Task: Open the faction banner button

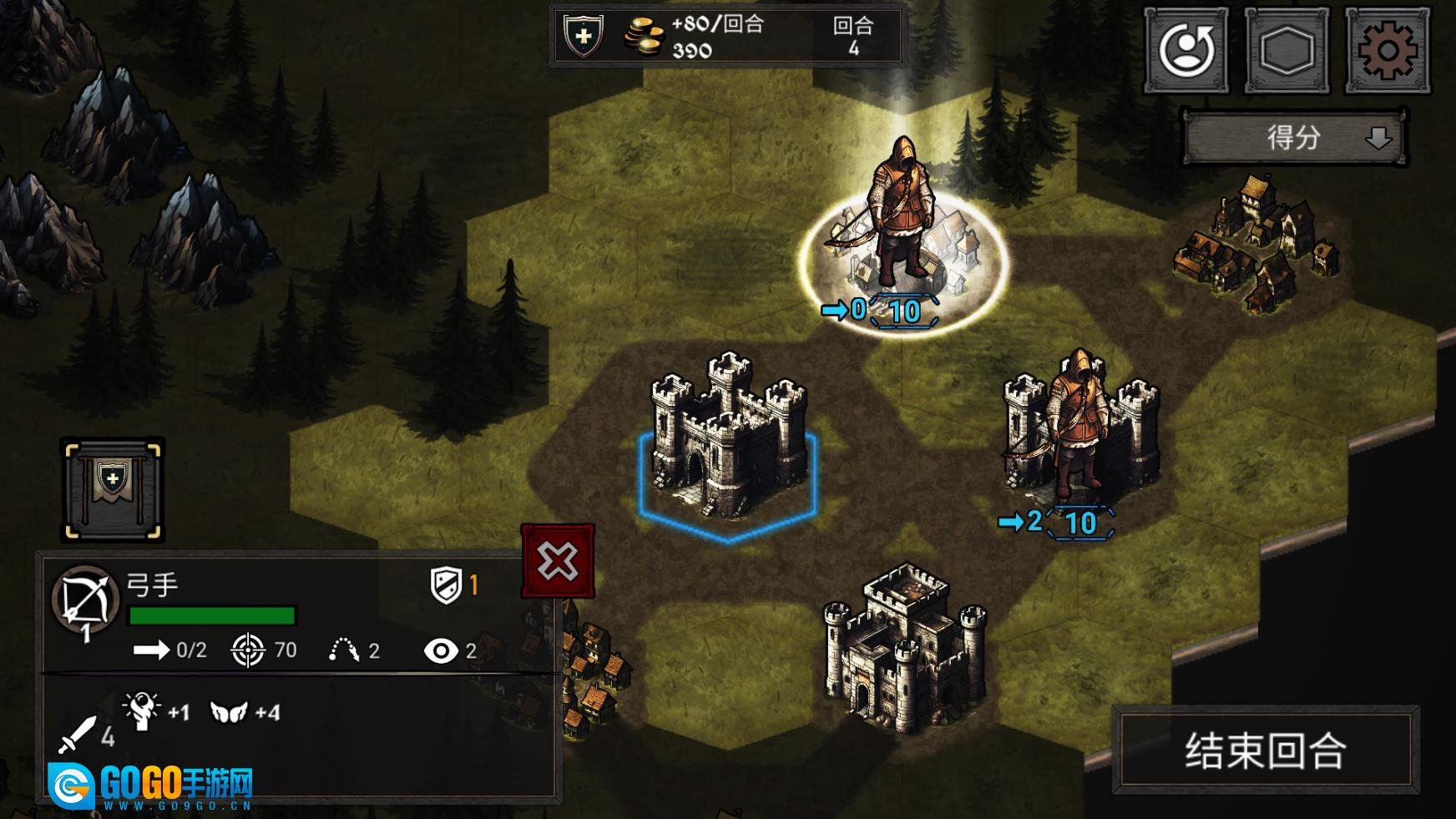Action: (113, 489)
